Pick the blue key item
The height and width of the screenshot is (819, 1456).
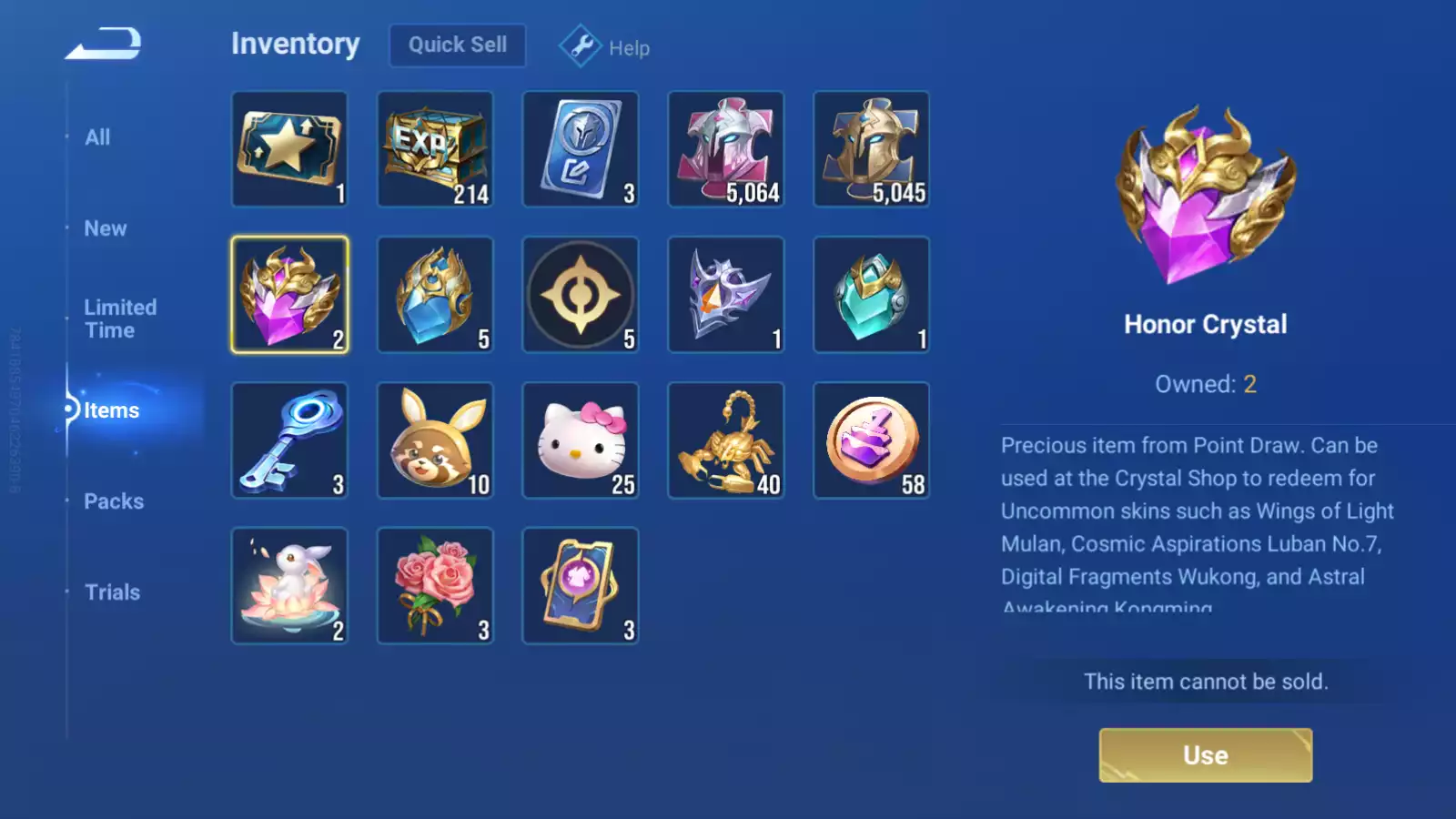tap(289, 440)
